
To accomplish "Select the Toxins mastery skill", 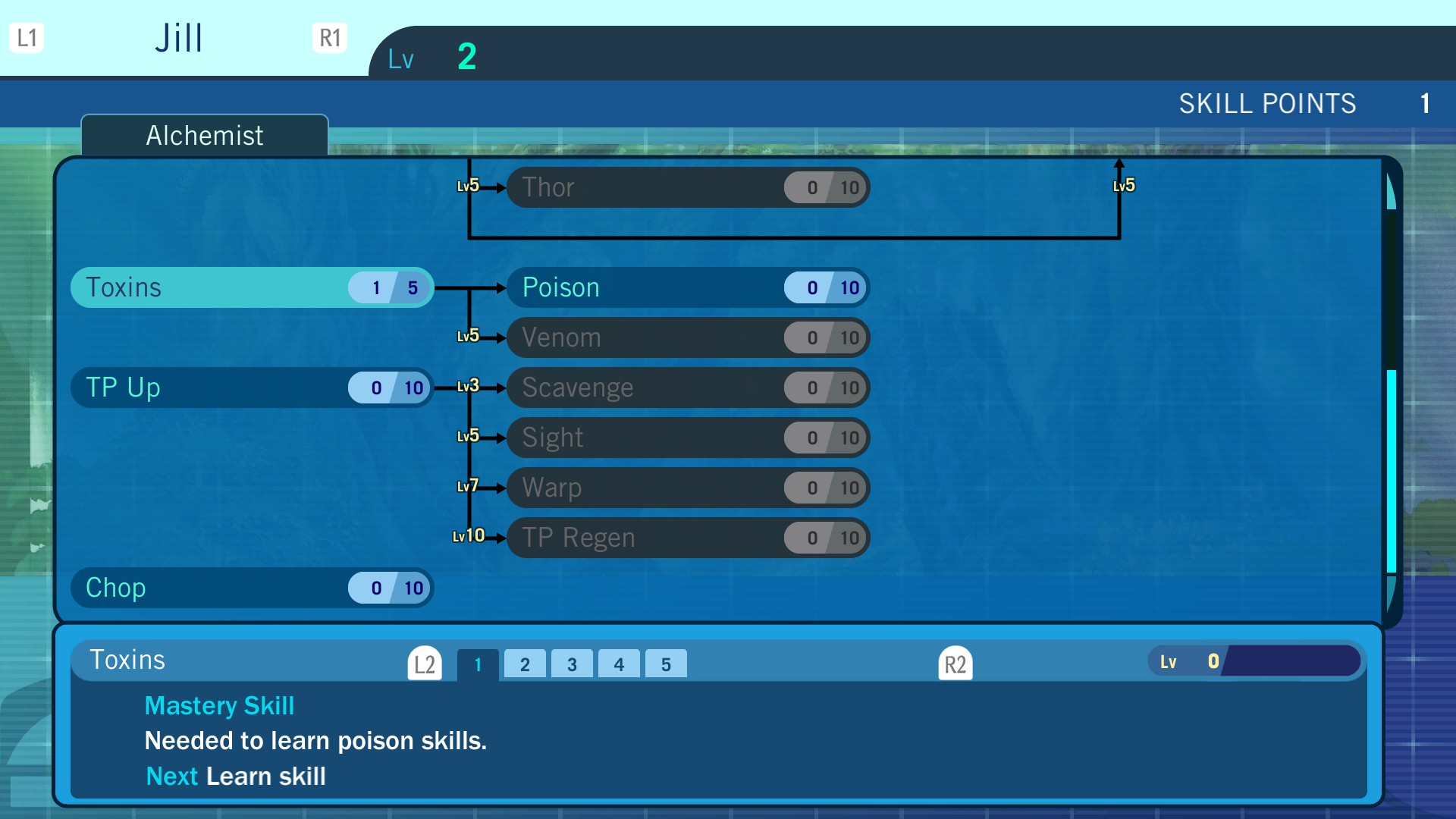I will 251,287.
